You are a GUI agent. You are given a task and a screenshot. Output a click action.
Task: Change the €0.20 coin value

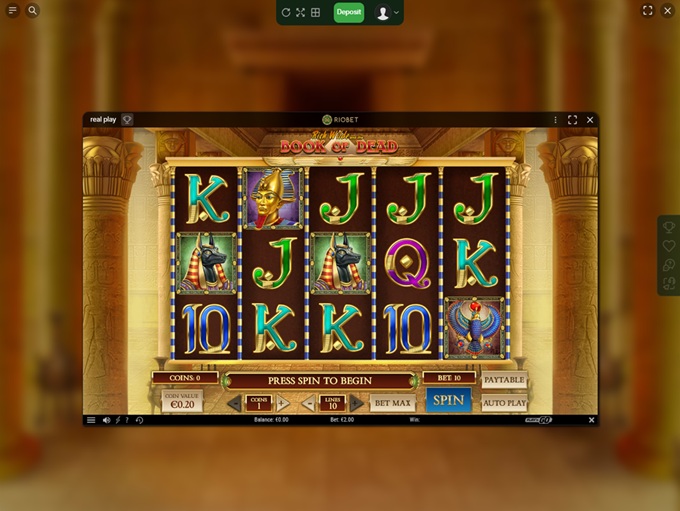click(x=182, y=402)
